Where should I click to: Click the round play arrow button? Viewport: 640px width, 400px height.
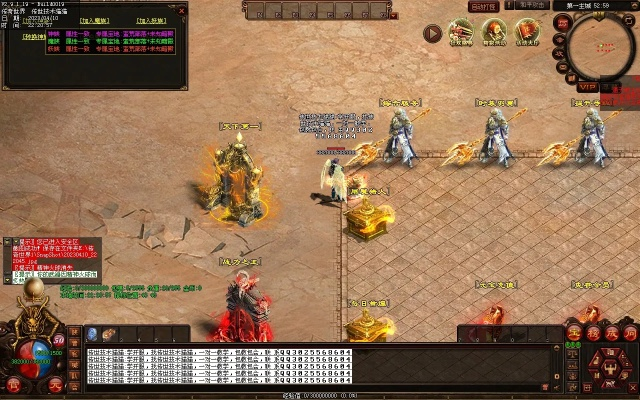click(432, 33)
